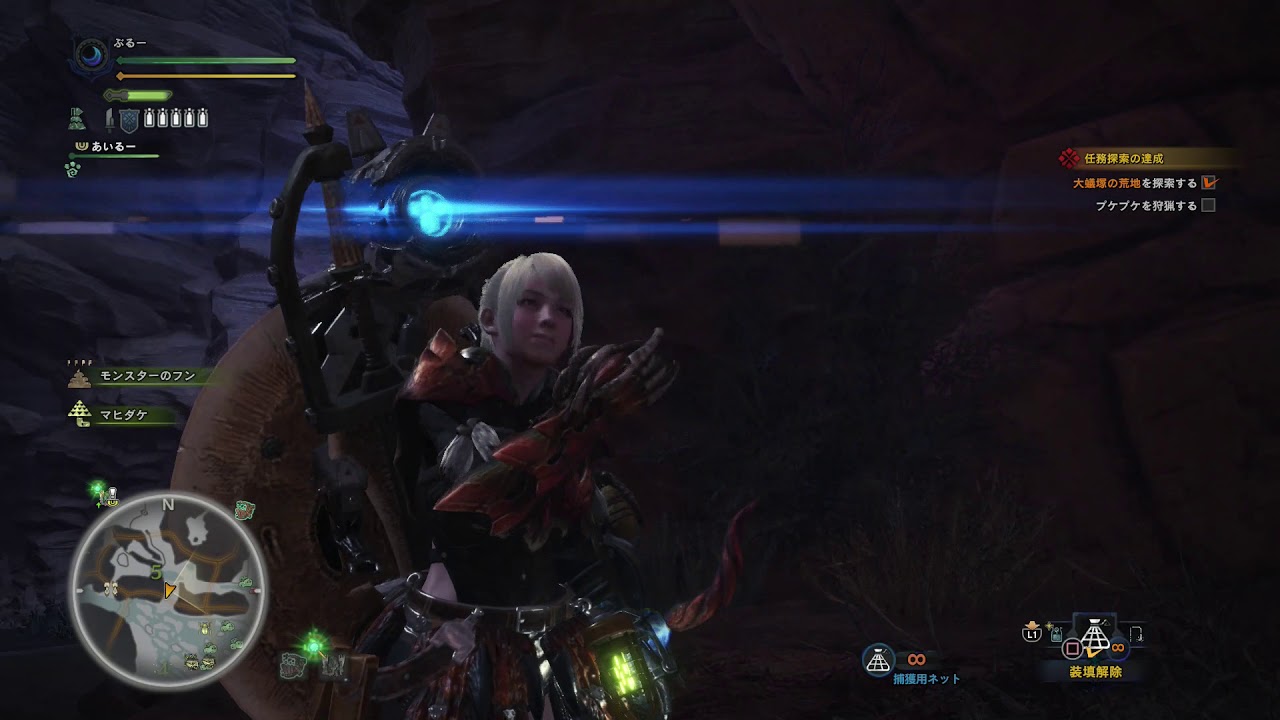Select the モンスターのフン gathering notice
Image resolution: width=1280 pixels, height=720 pixels.
(x=147, y=377)
